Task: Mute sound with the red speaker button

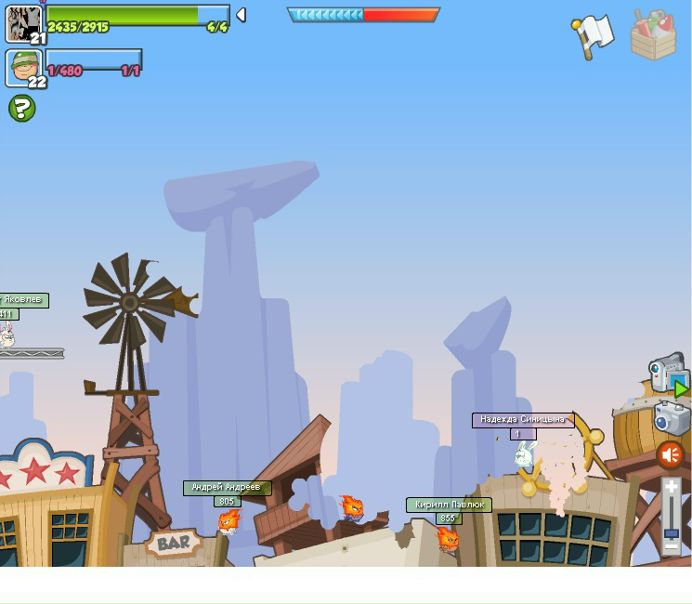Action: [x=670, y=456]
